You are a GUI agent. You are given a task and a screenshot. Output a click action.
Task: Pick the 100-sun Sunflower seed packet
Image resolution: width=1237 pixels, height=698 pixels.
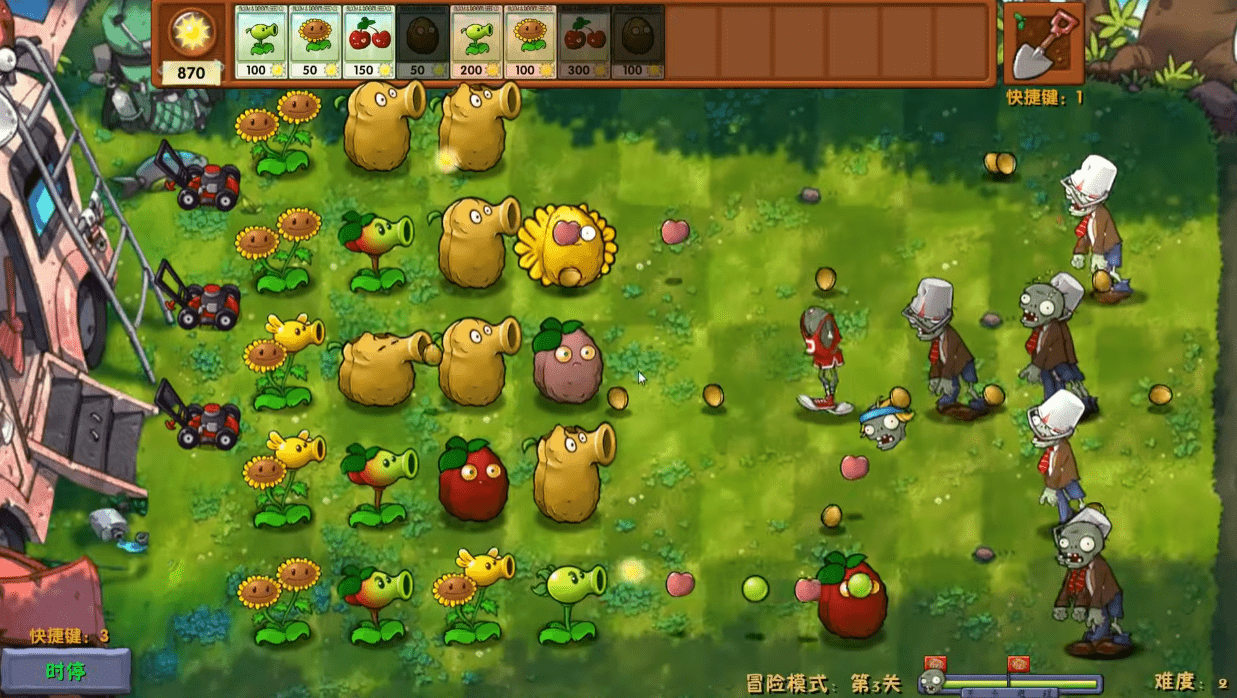coord(531,42)
